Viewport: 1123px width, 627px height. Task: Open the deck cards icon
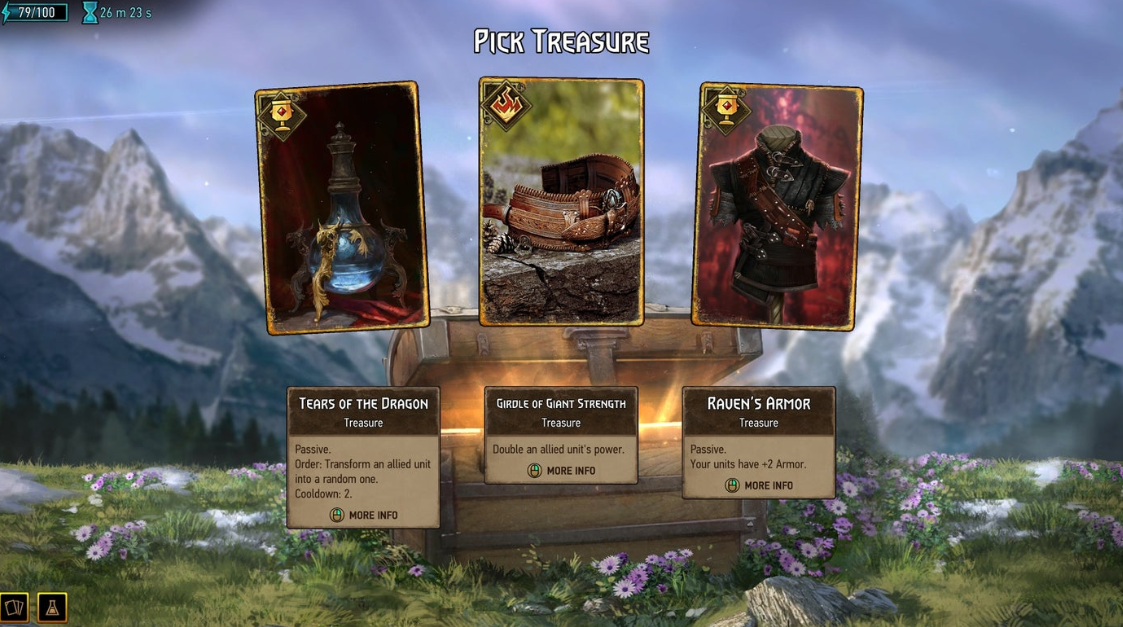click(15, 607)
